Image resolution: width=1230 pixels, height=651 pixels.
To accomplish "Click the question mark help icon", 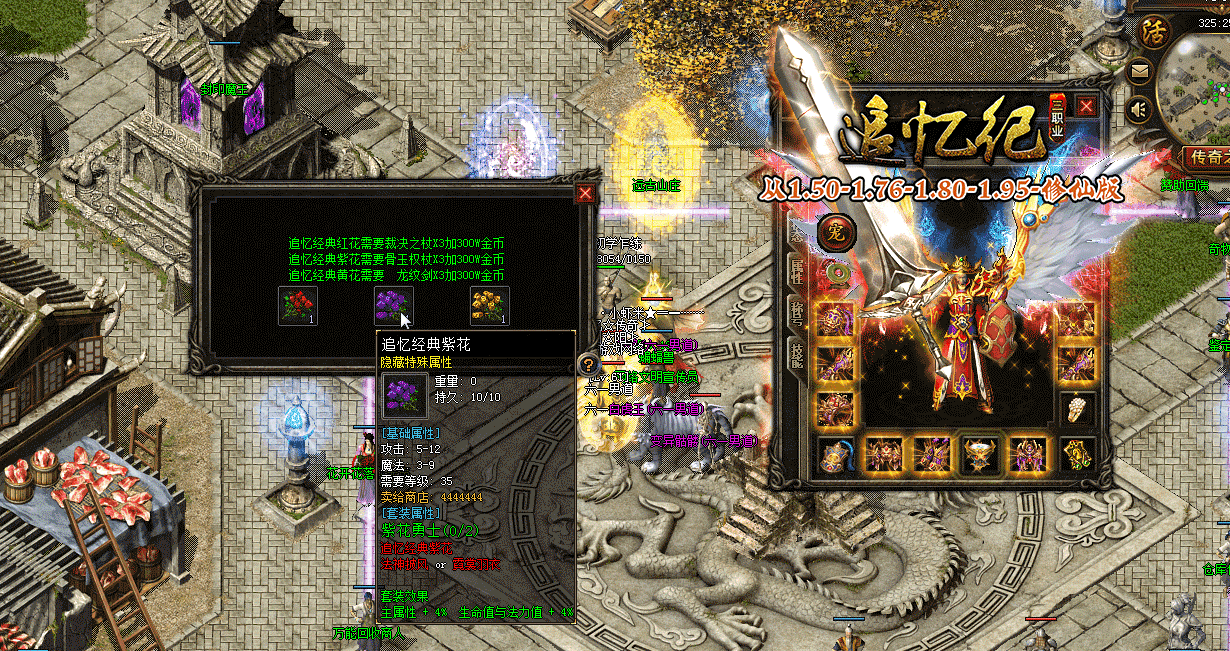I will [588, 365].
